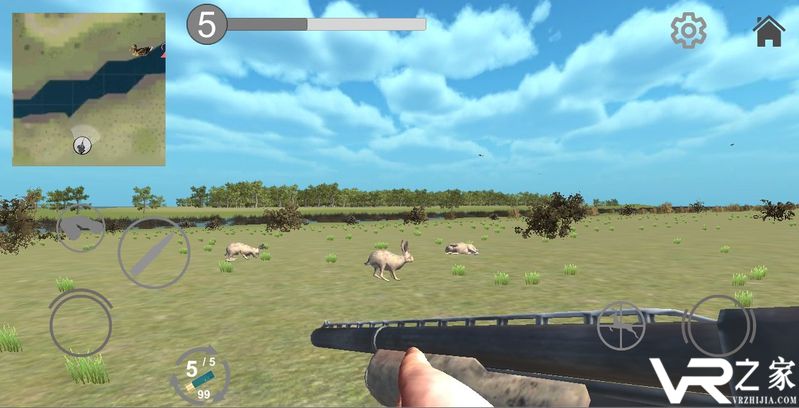Open the gear settings menu

(x=688, y=31)
